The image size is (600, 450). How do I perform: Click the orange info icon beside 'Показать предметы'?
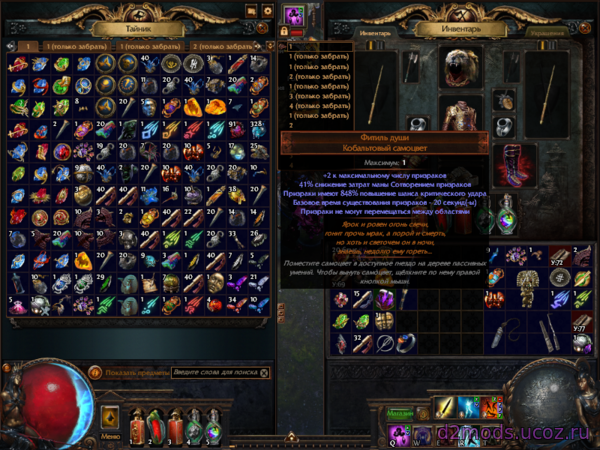coord(96,372)
